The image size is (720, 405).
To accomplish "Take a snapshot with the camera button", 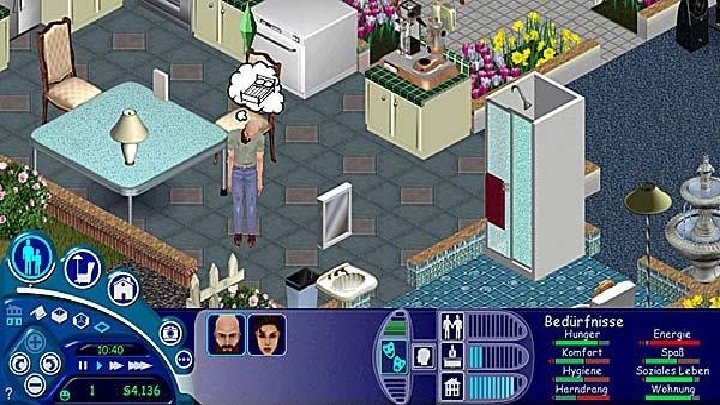I will [170, 329].
